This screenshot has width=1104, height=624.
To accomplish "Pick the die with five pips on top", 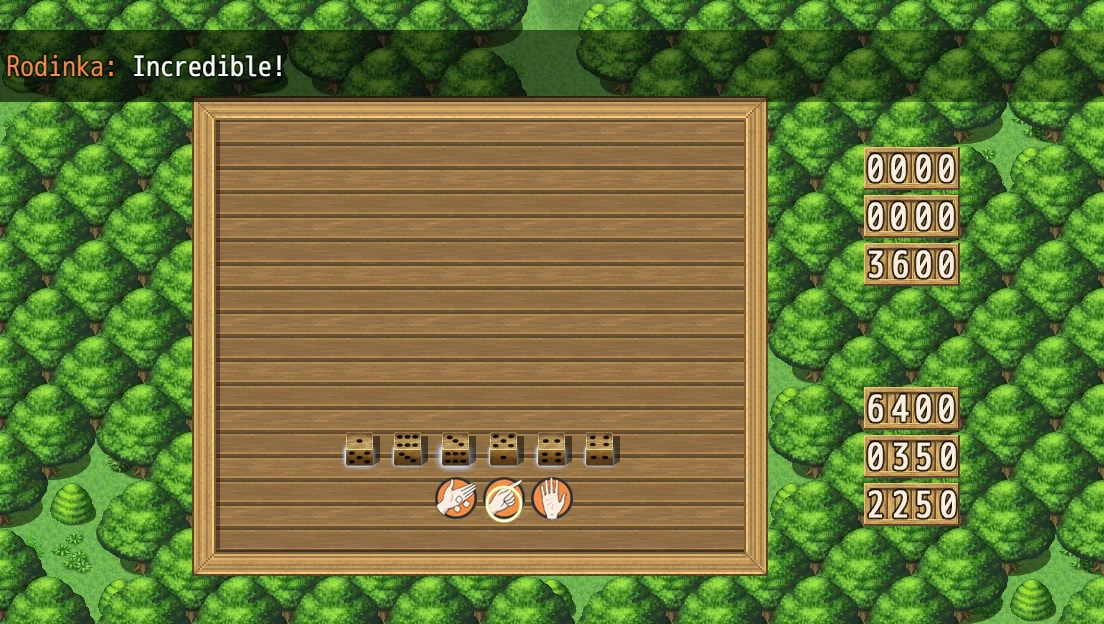I will pyautogui.click(x=503, y=449).
